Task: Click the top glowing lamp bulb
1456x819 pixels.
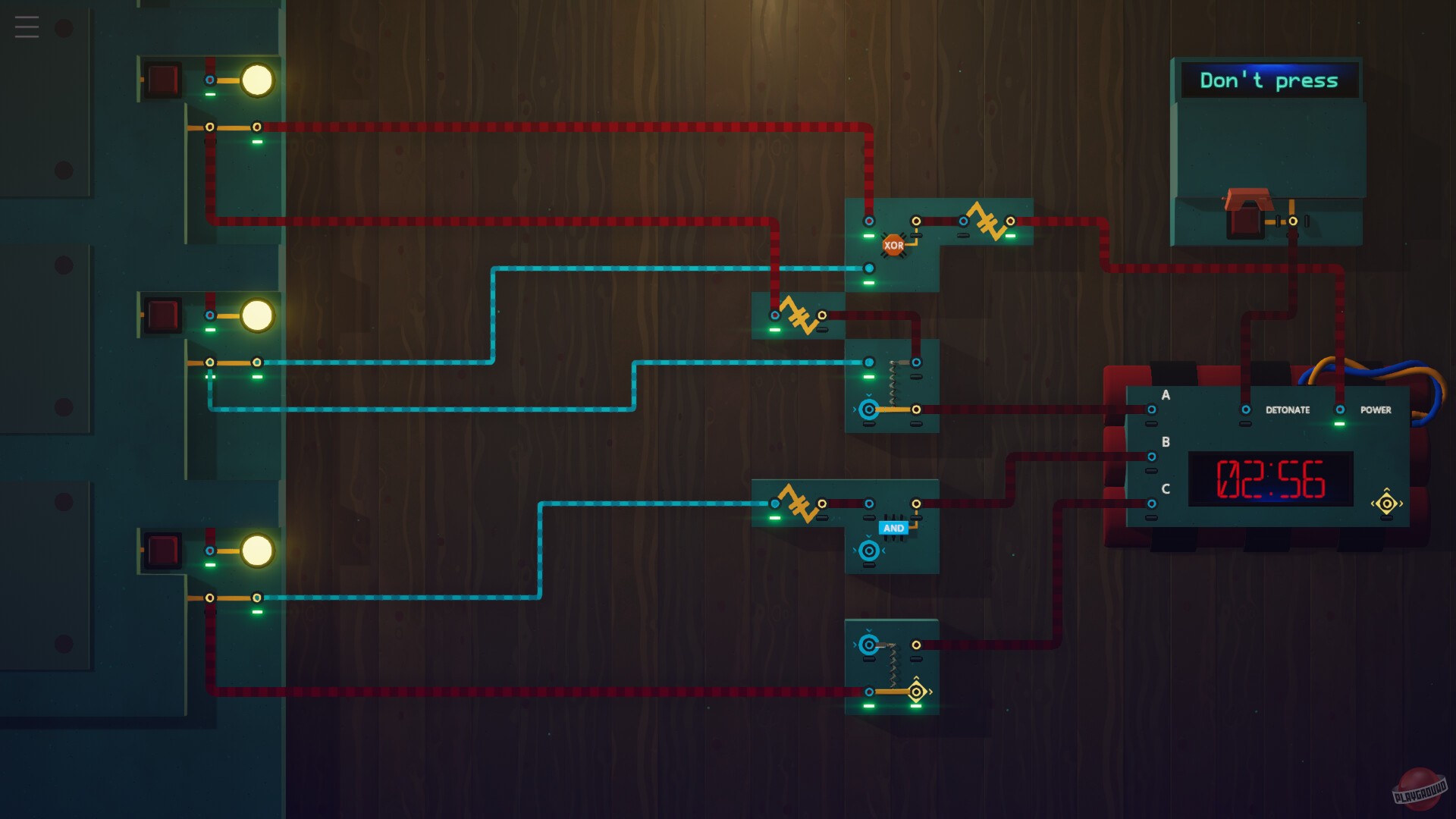Action: (258, 78)
